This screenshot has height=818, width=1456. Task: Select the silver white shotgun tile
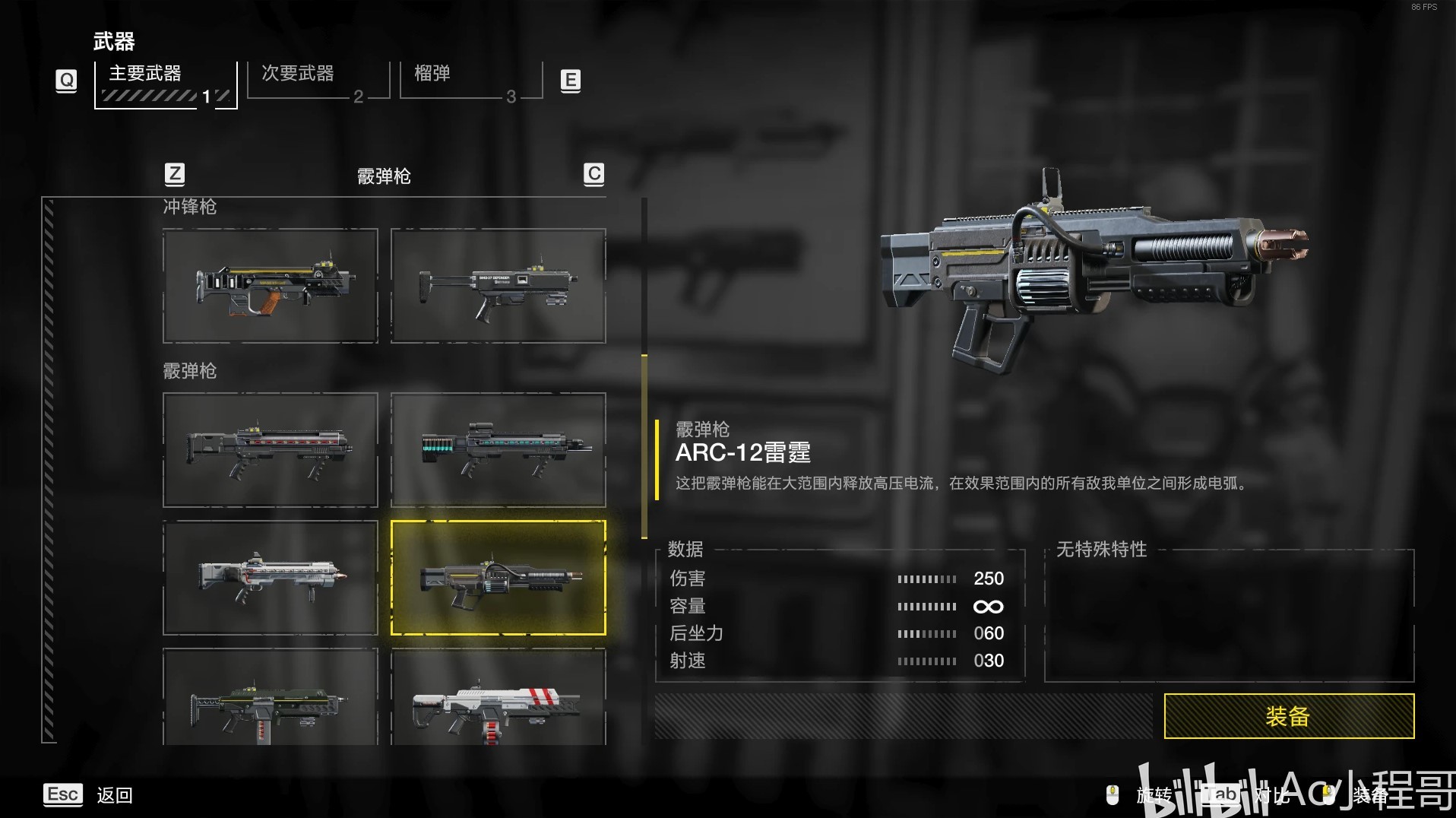[270, 578]
